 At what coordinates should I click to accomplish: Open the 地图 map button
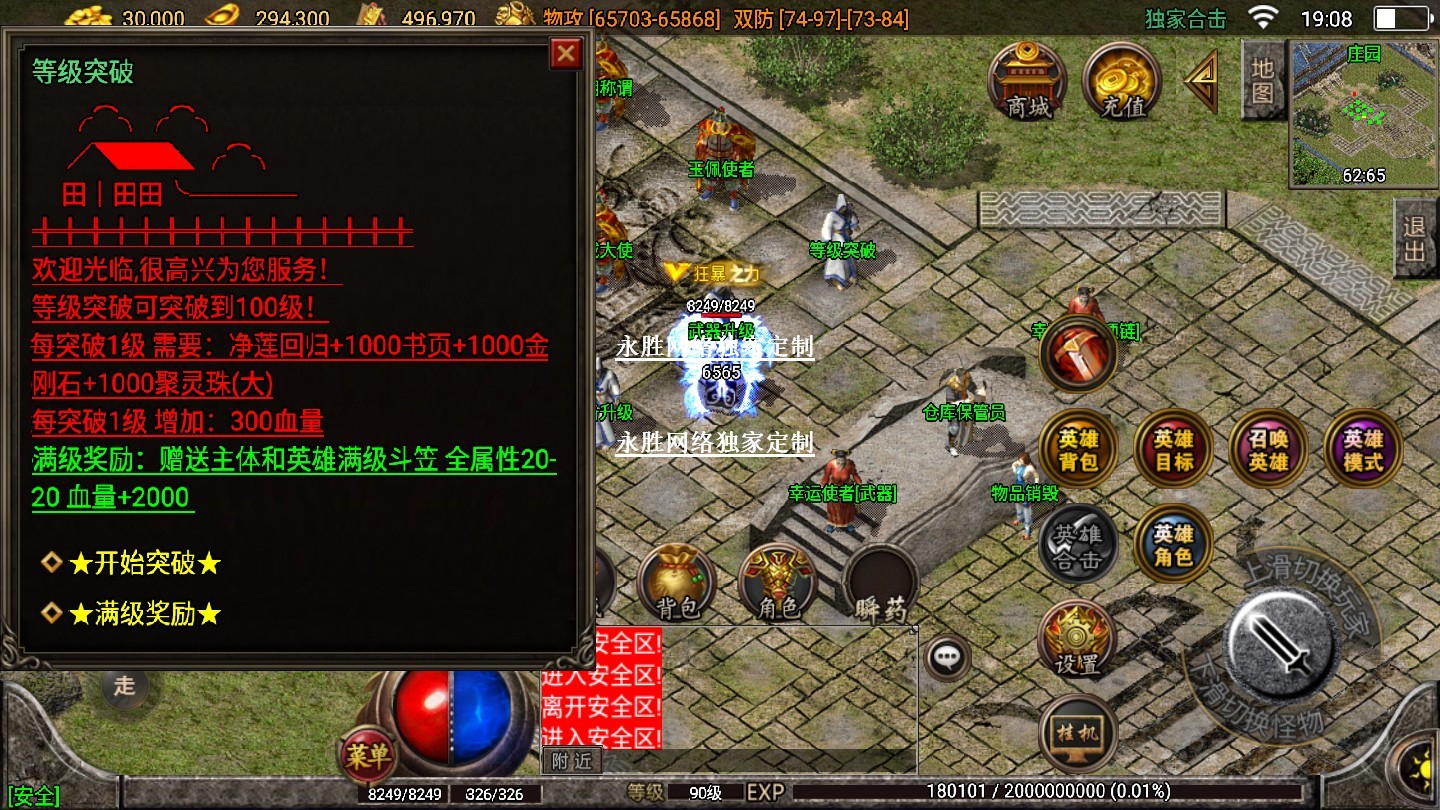[x=1263, y=81]
